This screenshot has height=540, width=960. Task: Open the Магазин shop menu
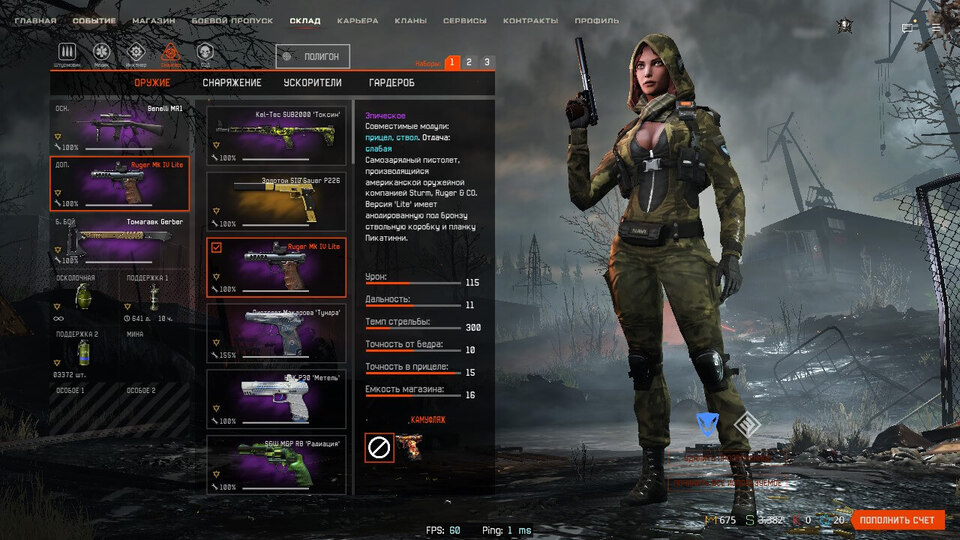click(153, 20)
